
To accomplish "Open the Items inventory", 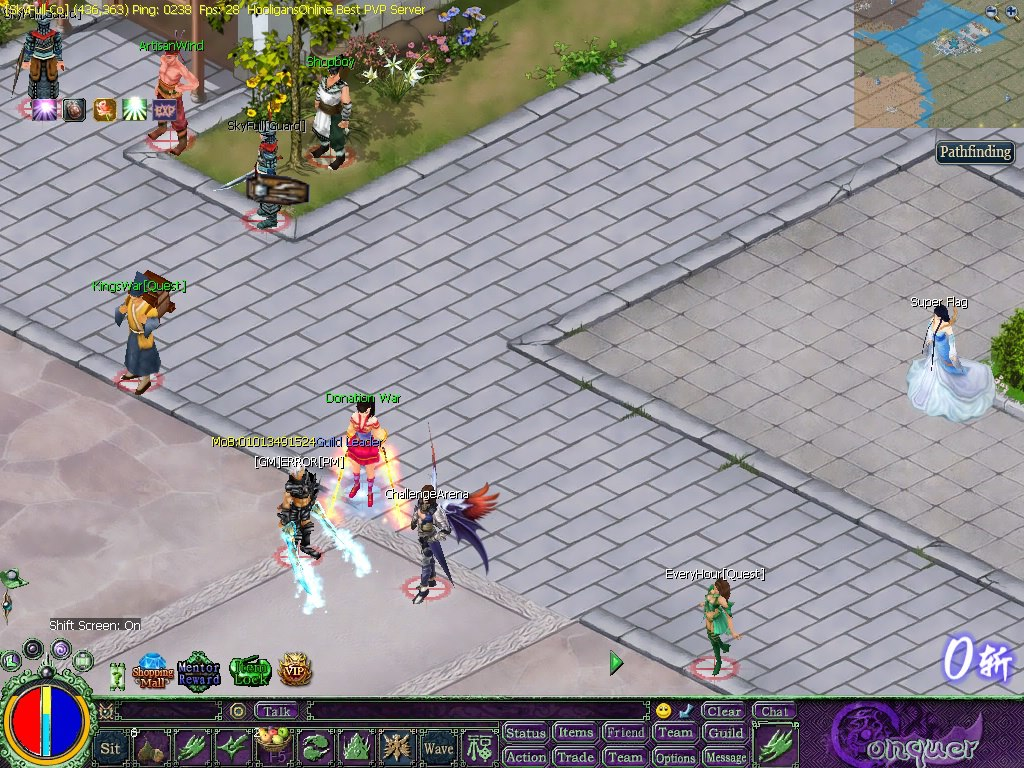I will [x=575, y=733].
